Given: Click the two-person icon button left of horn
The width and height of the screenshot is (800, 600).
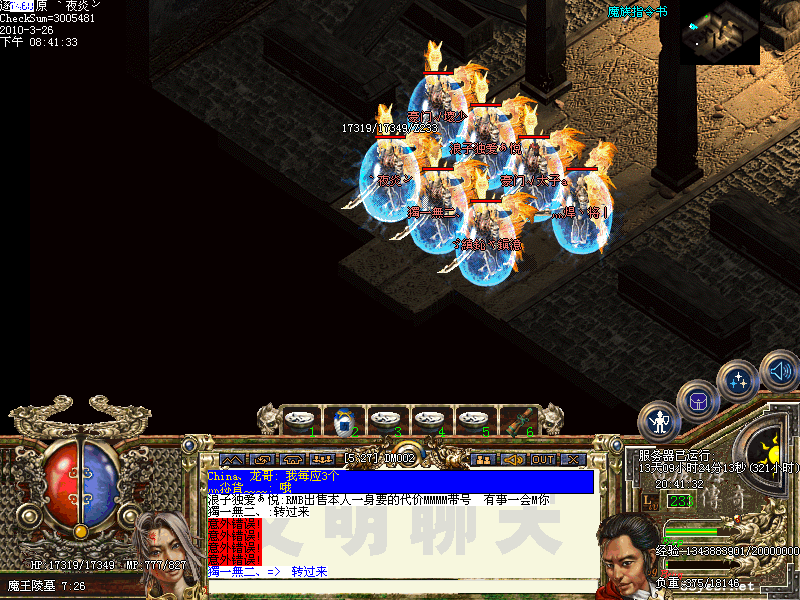Looking at the screenshot, I should pos(484,459).
